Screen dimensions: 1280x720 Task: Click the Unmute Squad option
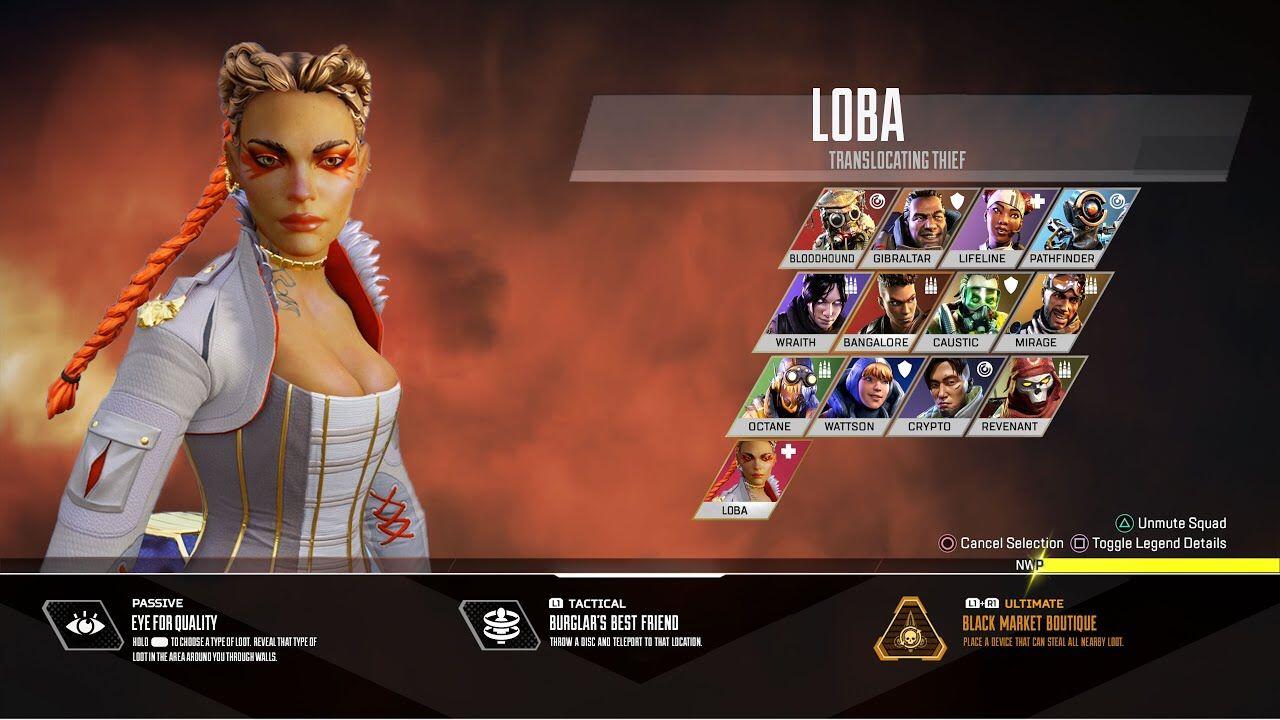(1171, 523)
